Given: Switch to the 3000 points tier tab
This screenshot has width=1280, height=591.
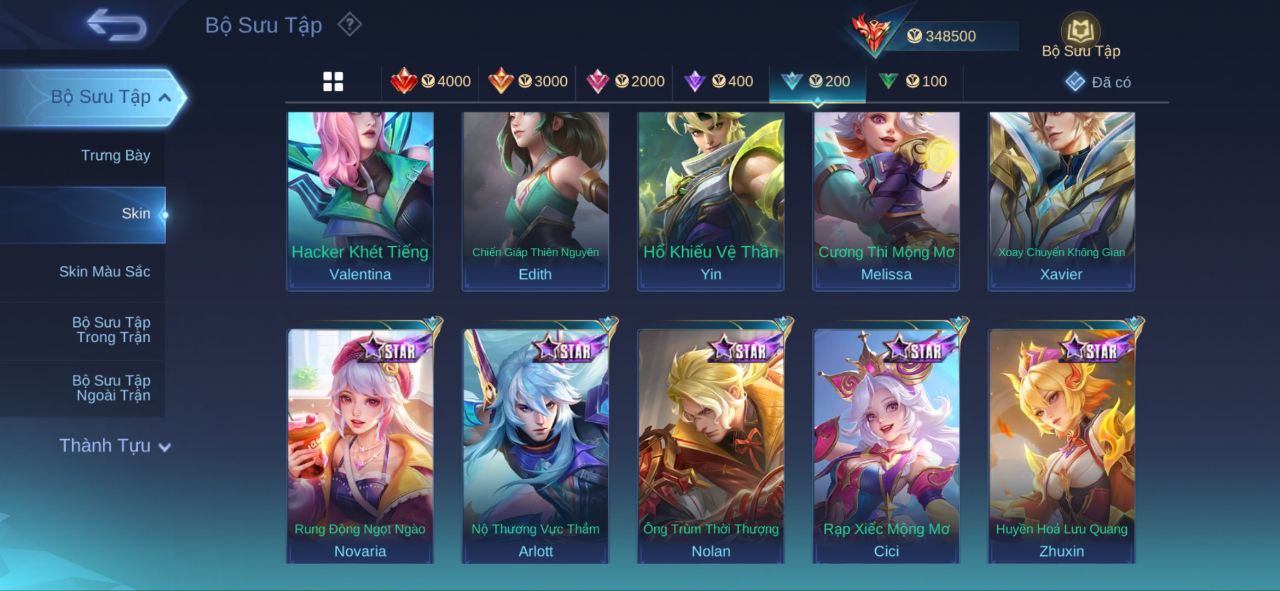Looking at the screenshot, I should [x=528, y=82].
